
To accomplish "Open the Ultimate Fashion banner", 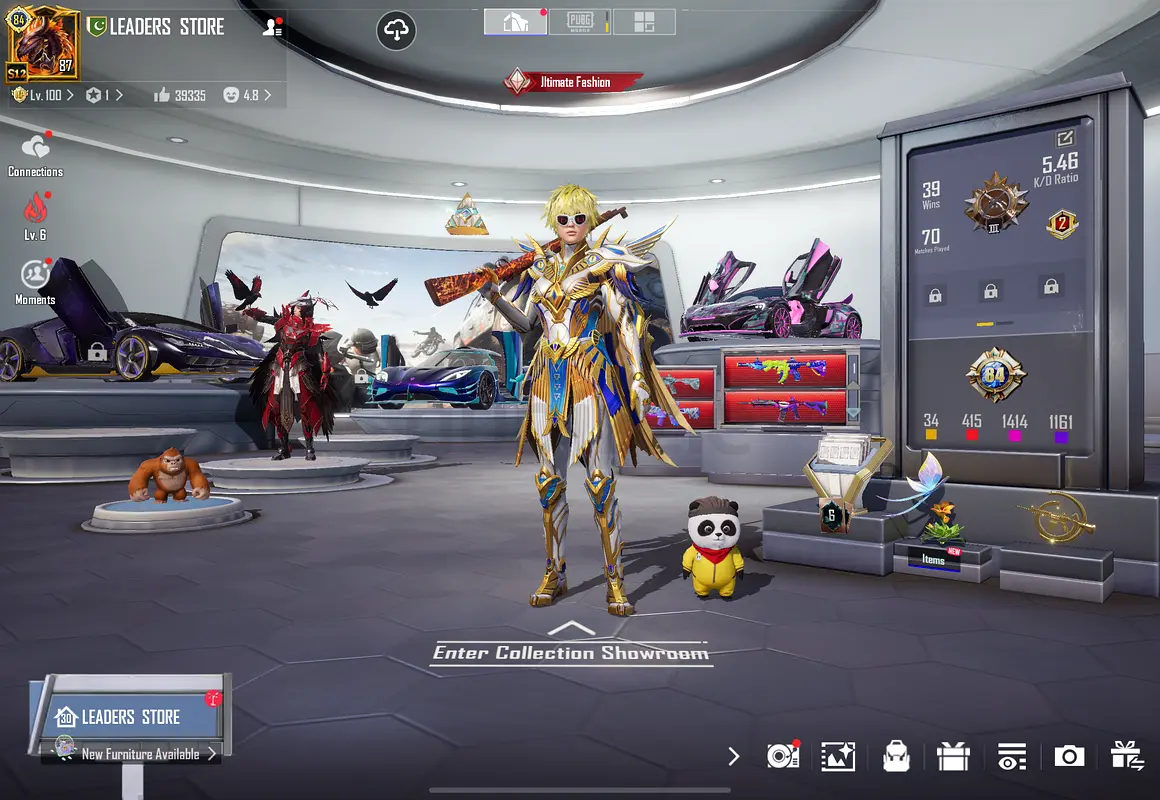I will (572, 82).
